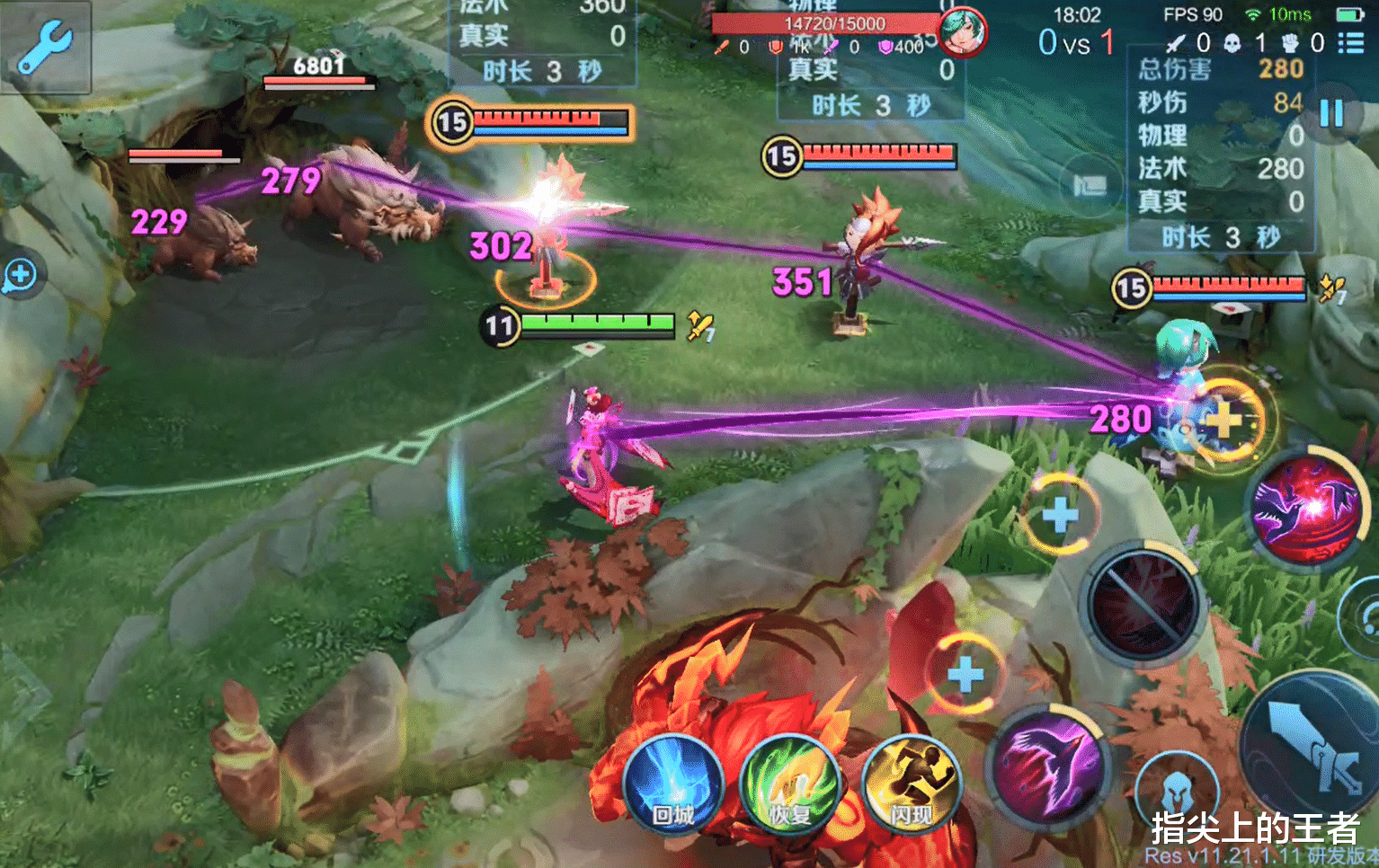Use the 恢复 restore spell
Viewport: 1379px width, 868px height.
coord(790,785)
